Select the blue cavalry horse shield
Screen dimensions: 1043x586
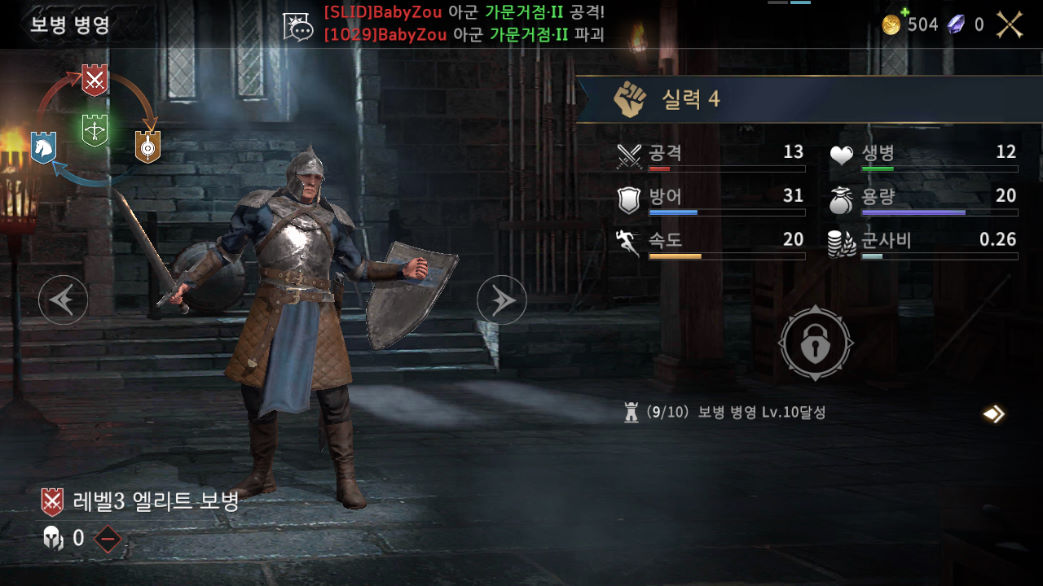click(43, 147)
